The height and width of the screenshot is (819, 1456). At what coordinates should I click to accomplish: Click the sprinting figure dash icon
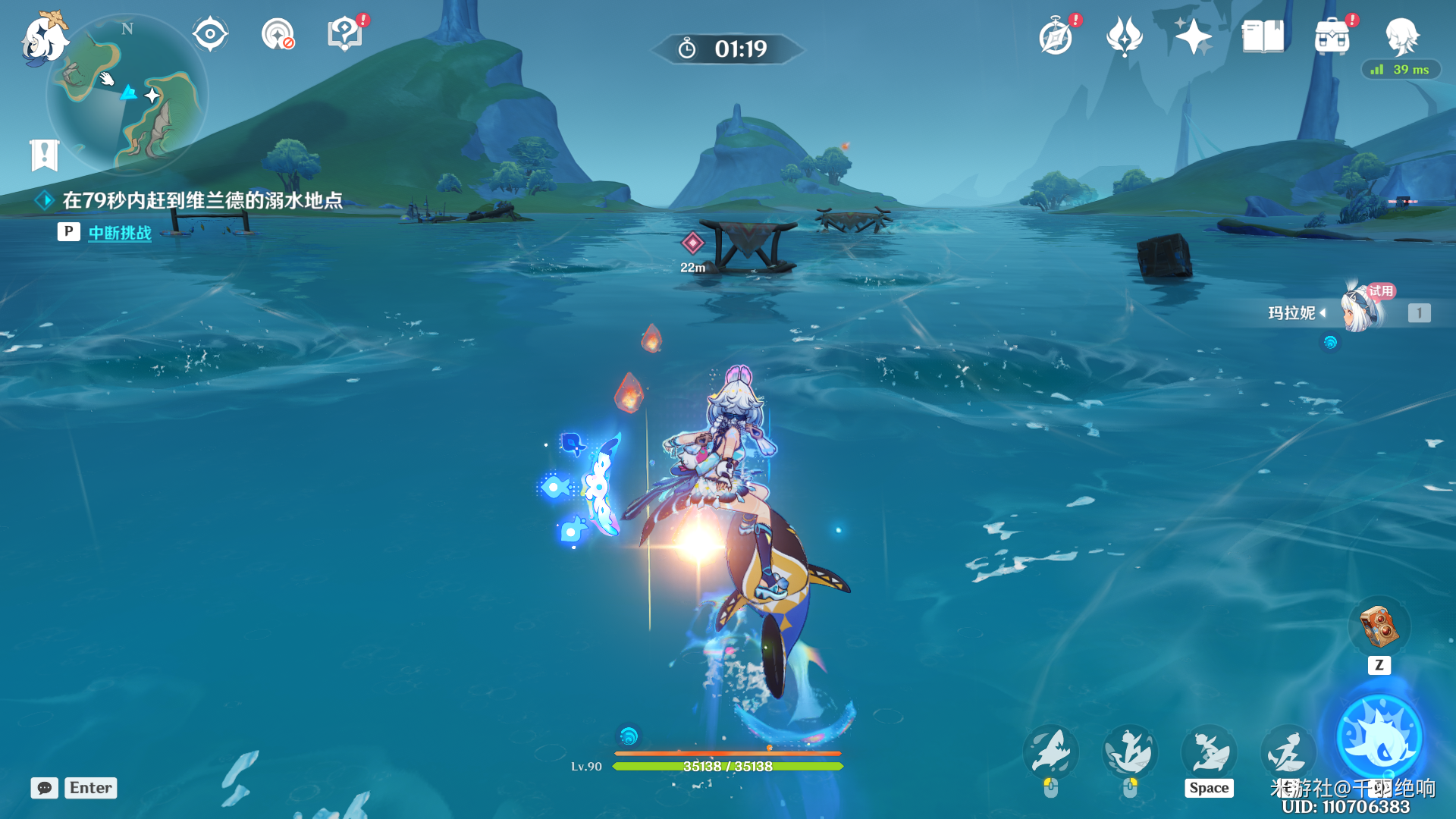tap(1287, 752)
